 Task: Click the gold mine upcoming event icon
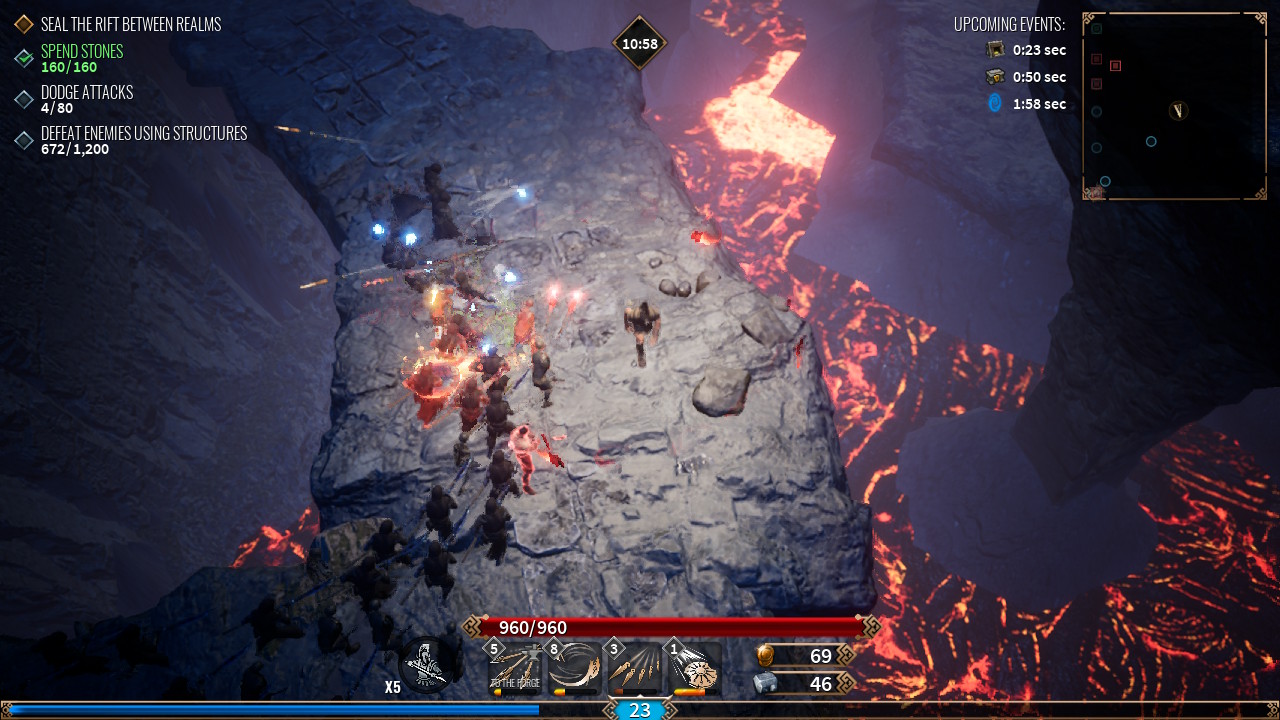tap(995, 49)
